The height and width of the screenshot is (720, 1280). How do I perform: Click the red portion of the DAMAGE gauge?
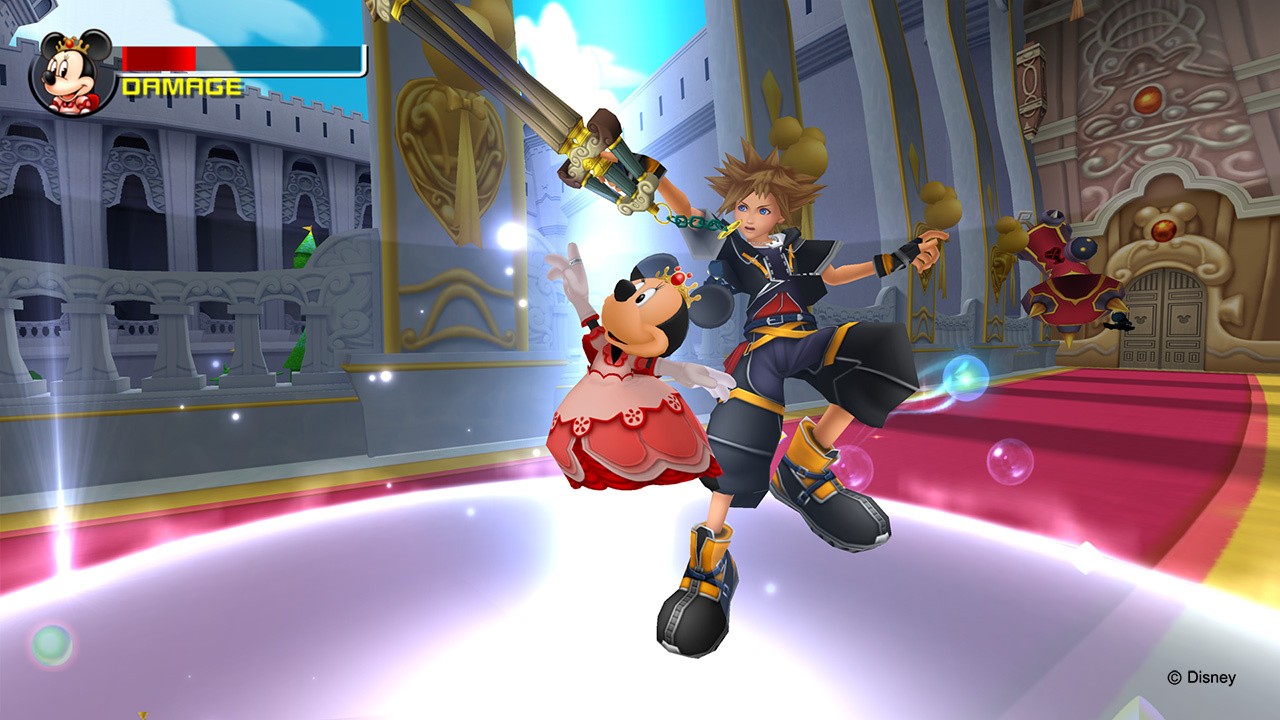click(160, 57)
